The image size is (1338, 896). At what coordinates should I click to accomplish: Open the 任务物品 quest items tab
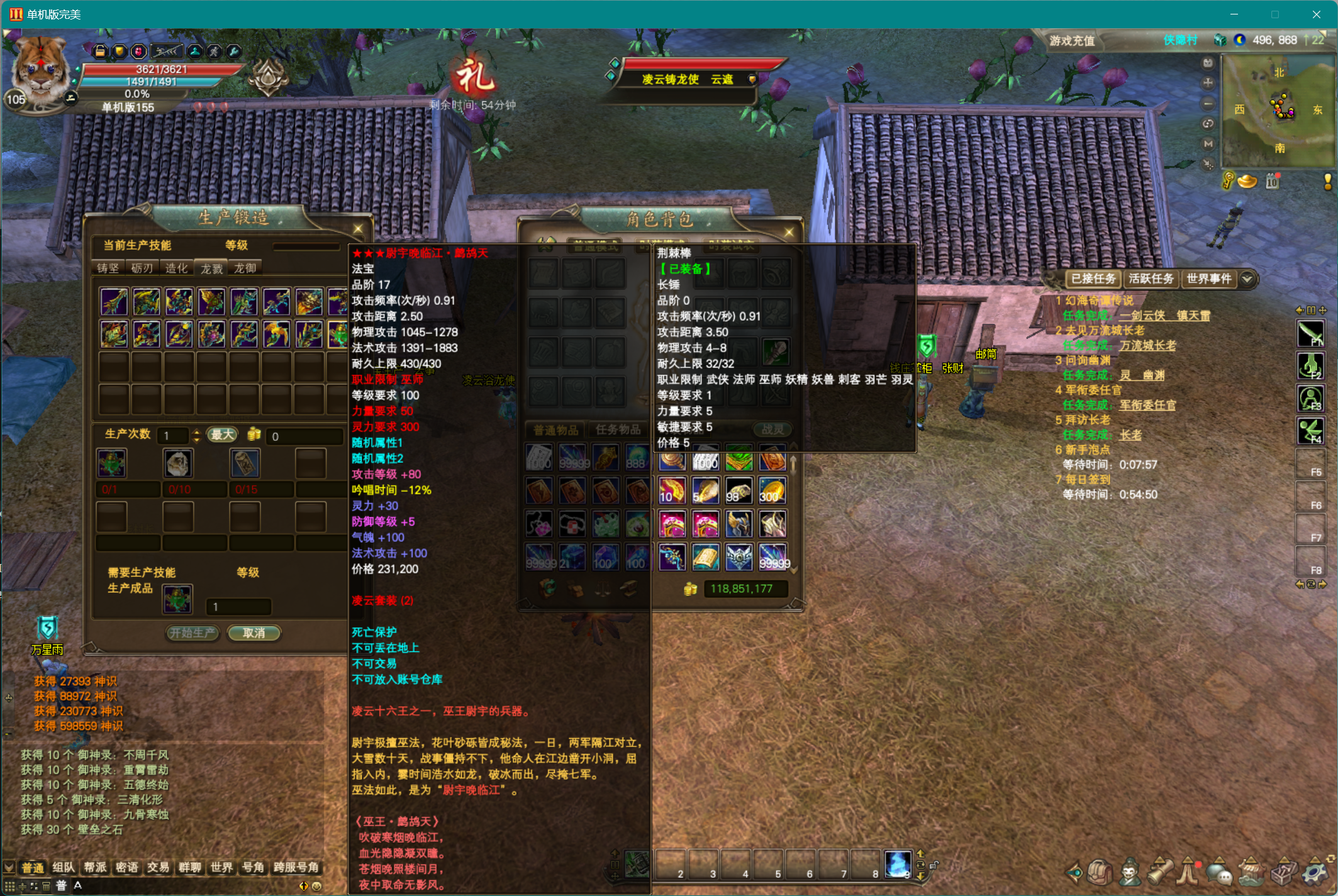tap(618, 430)
